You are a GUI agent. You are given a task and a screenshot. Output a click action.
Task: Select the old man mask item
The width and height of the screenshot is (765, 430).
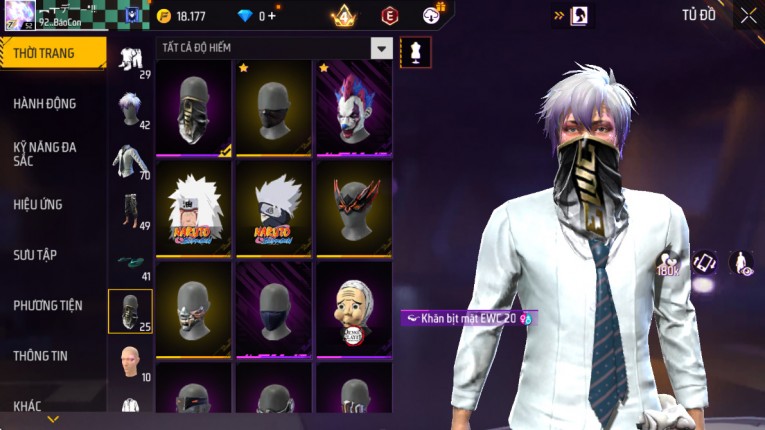coord(354,309)
